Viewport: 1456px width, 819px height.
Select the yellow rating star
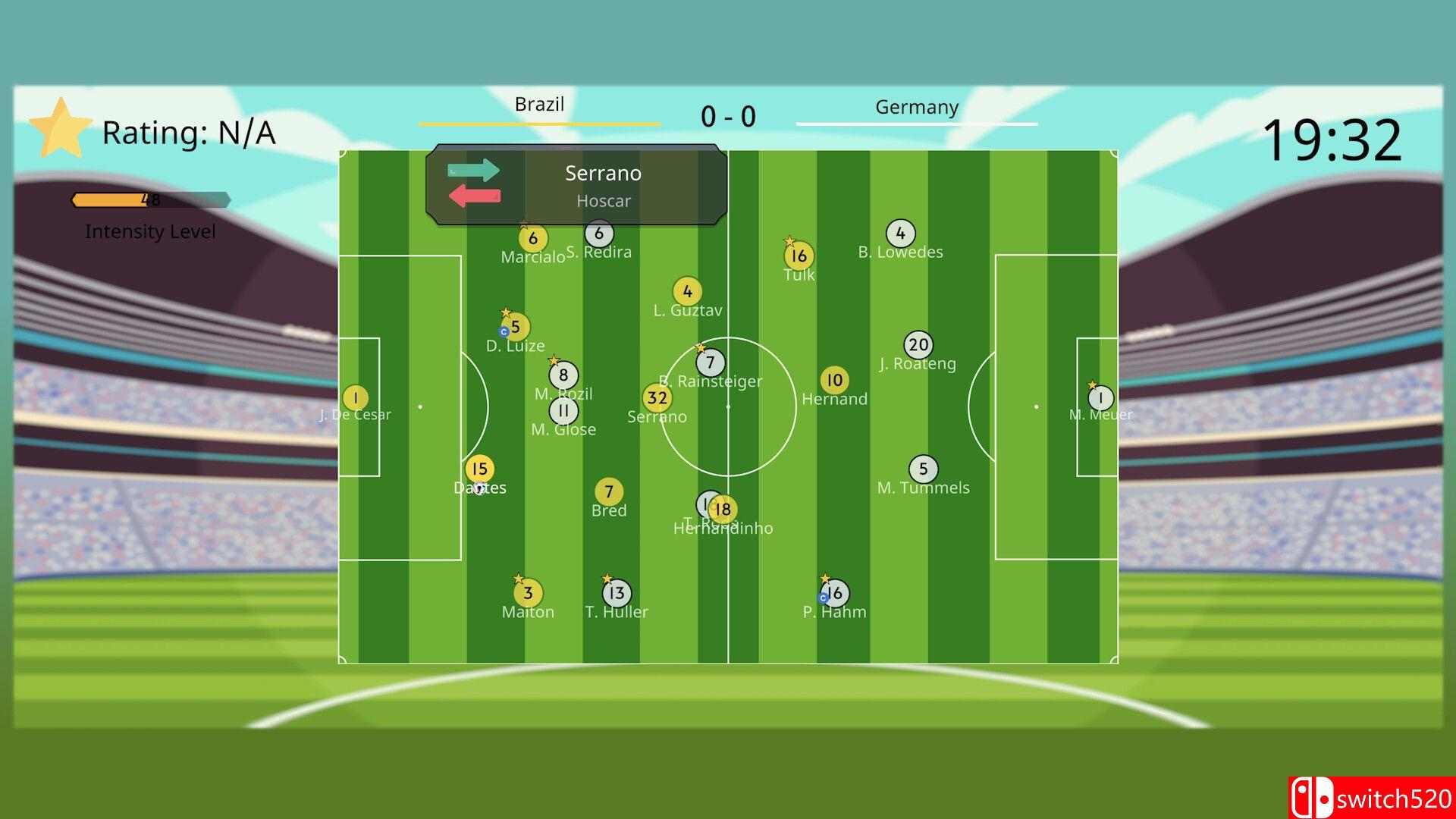(x=61, y=130)
